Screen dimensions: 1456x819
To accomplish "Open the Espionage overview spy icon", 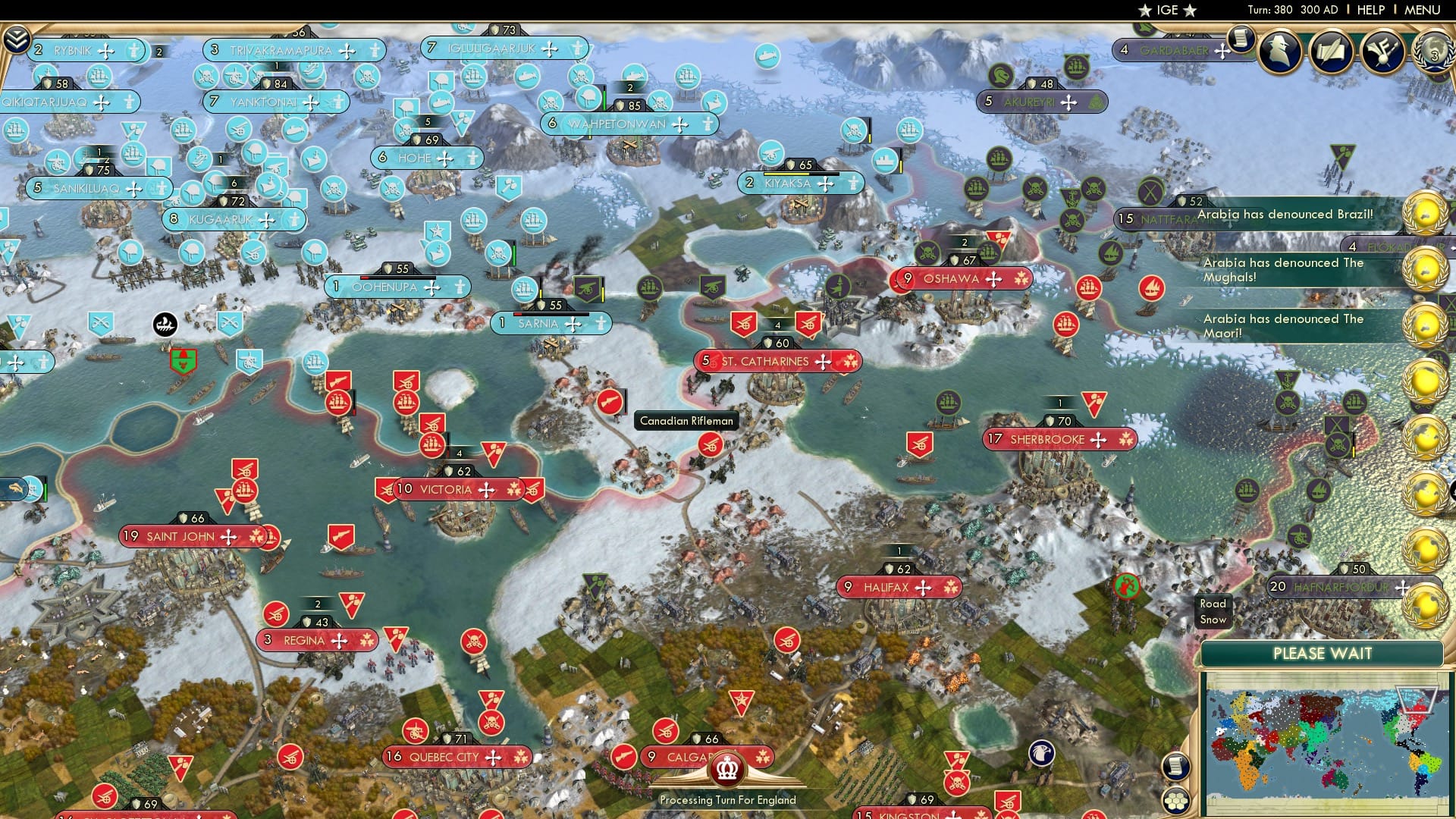I will (1280, 52).
